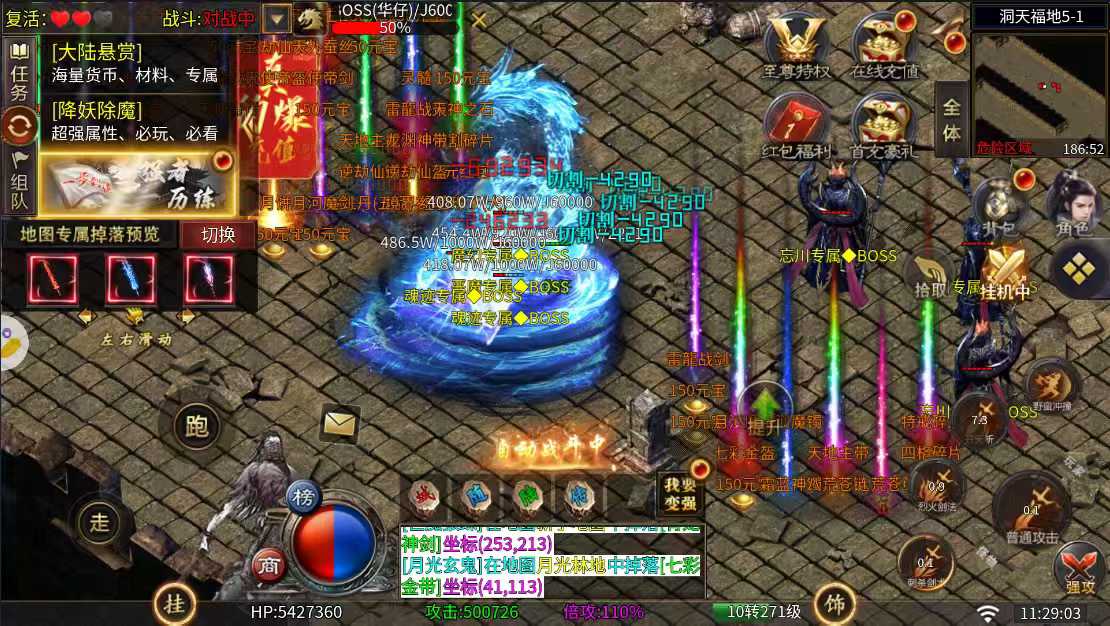Open the 至尊特权 VIP privilege icon
1110x626 pixels.
(796, 46)
